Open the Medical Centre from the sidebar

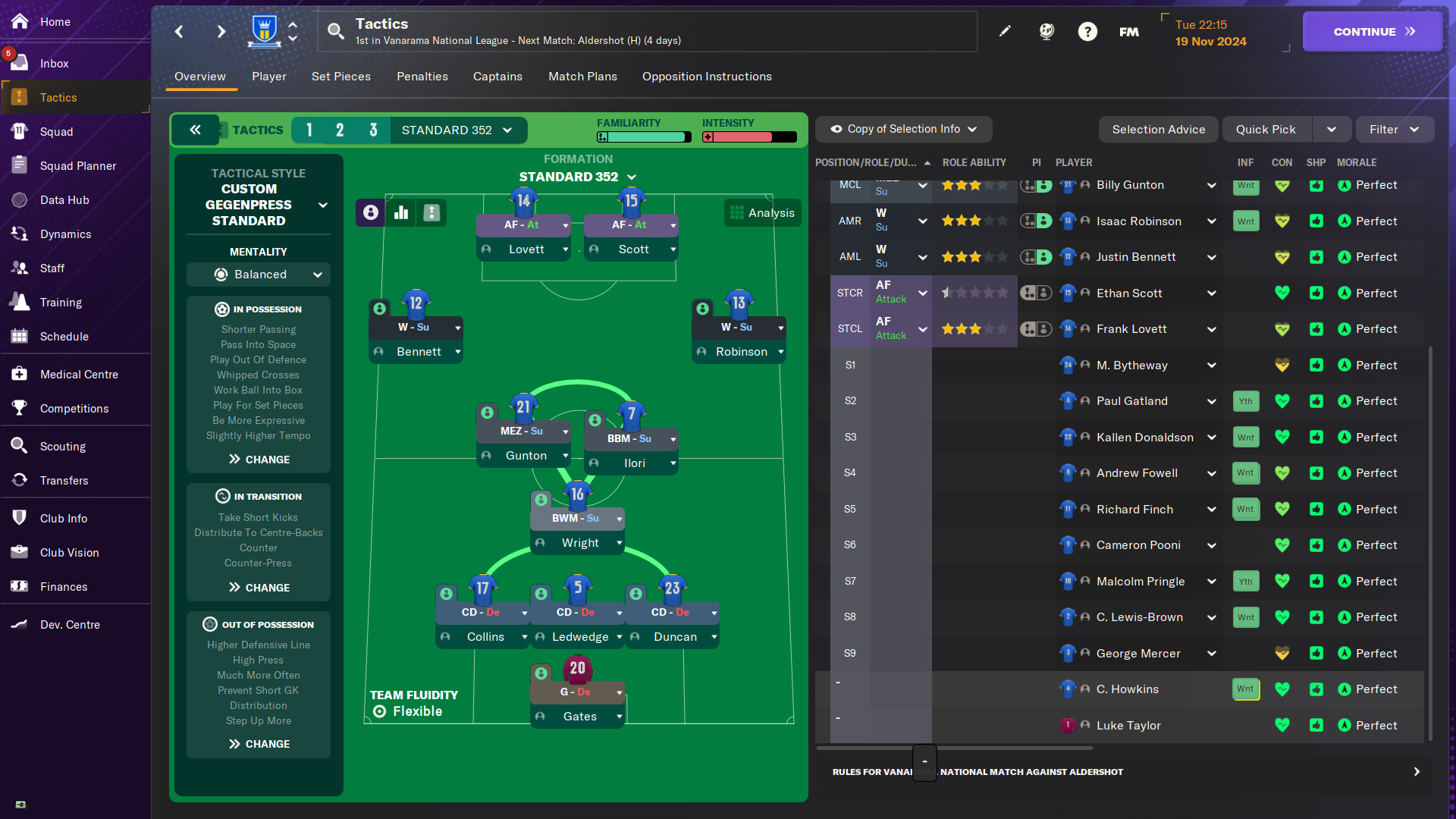pos(18,374)
